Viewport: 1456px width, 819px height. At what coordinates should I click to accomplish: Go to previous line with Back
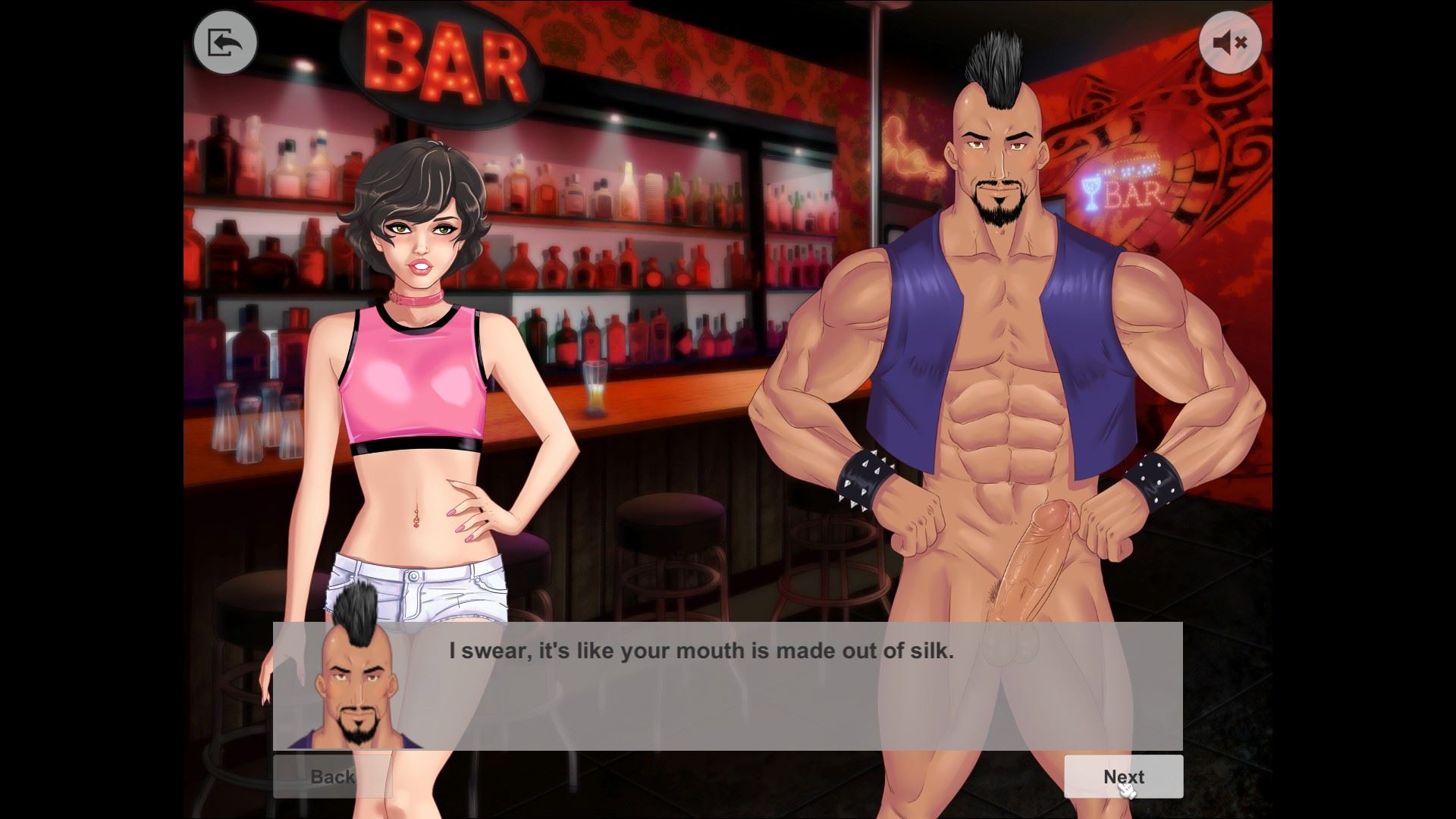332,777
